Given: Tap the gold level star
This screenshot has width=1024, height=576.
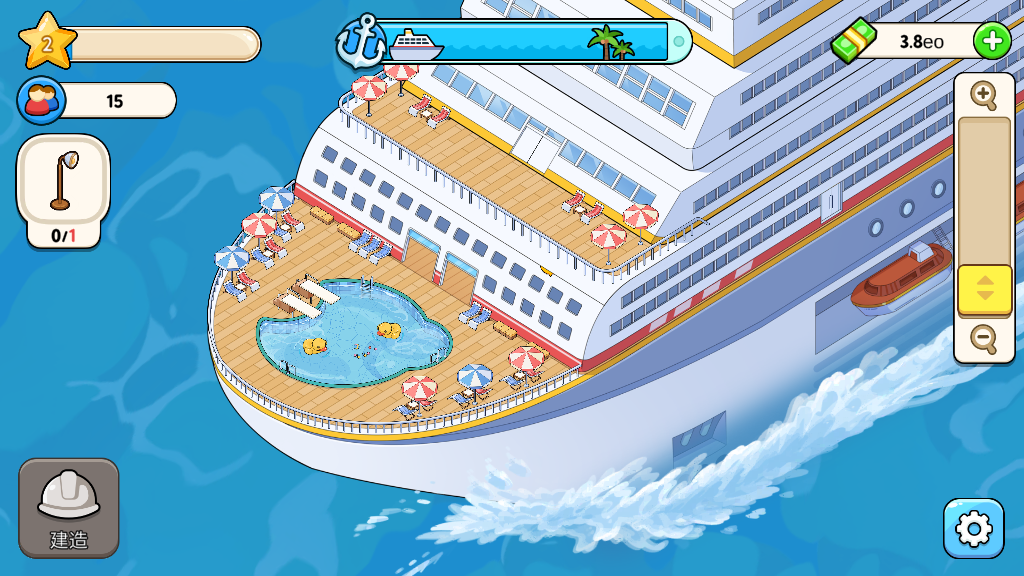Looking at the screenshot, I should (47, 42).
